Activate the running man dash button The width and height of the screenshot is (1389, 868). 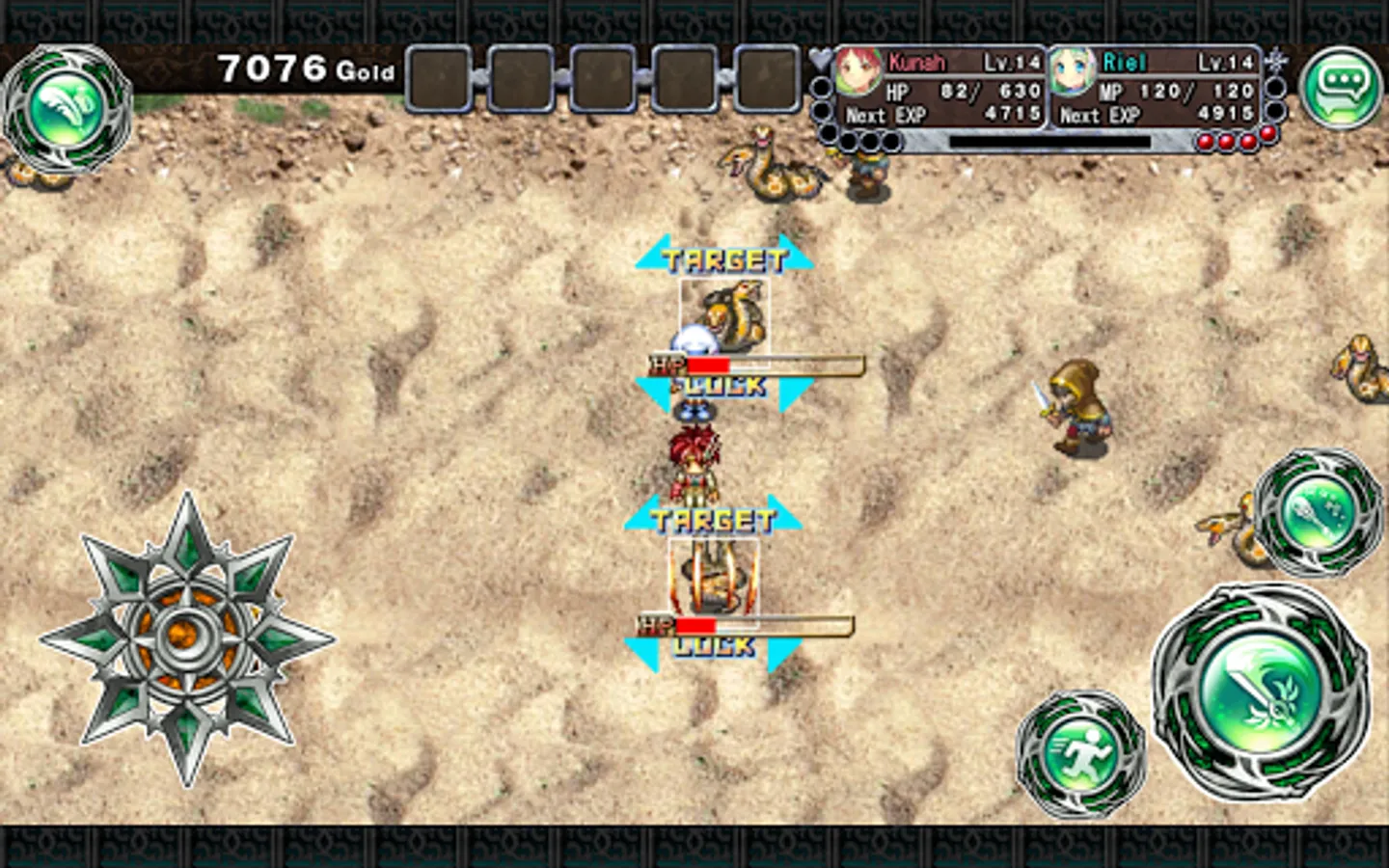(1080, 752)
